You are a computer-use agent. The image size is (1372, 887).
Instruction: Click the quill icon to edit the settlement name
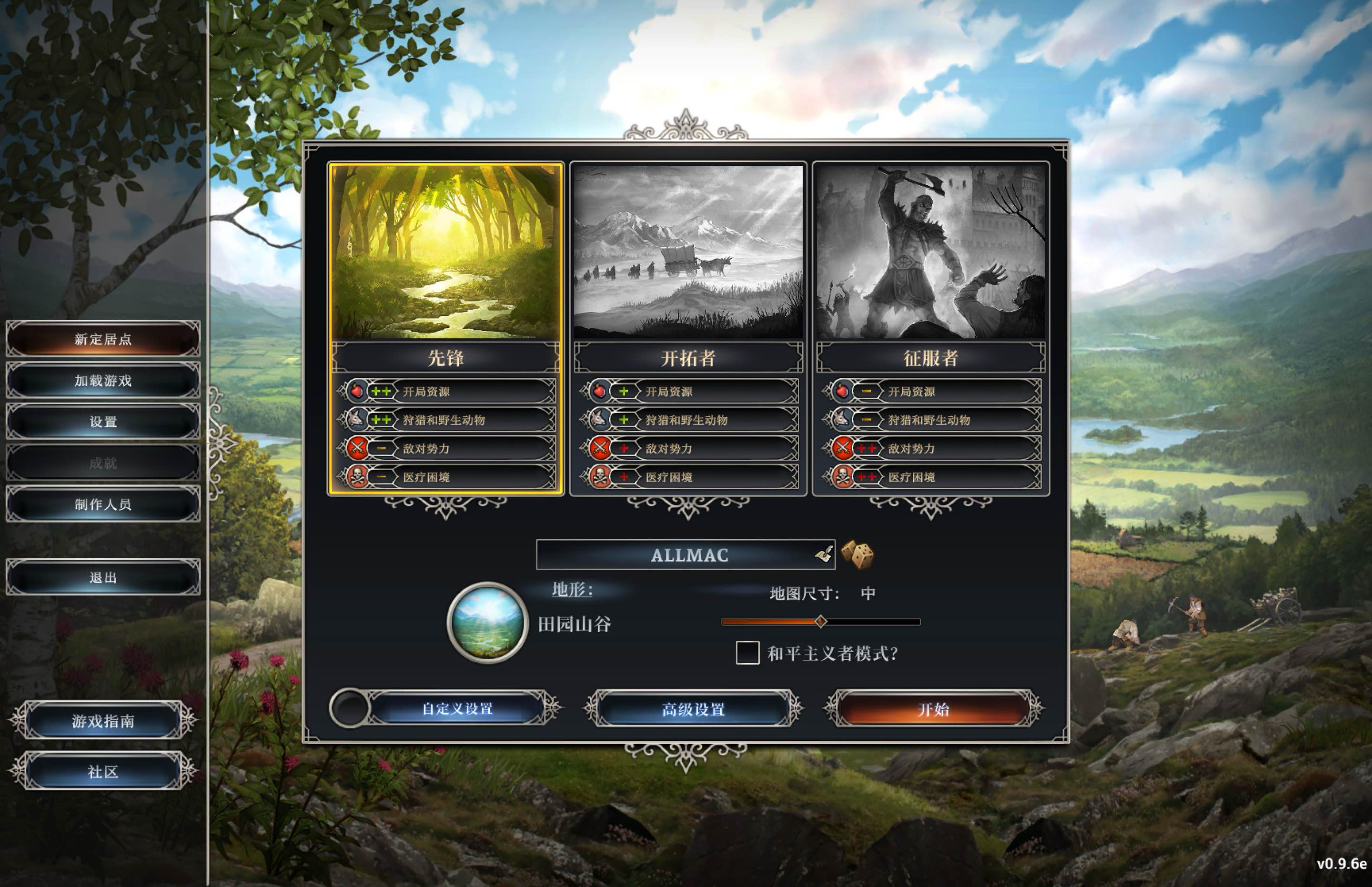[824, 554]
